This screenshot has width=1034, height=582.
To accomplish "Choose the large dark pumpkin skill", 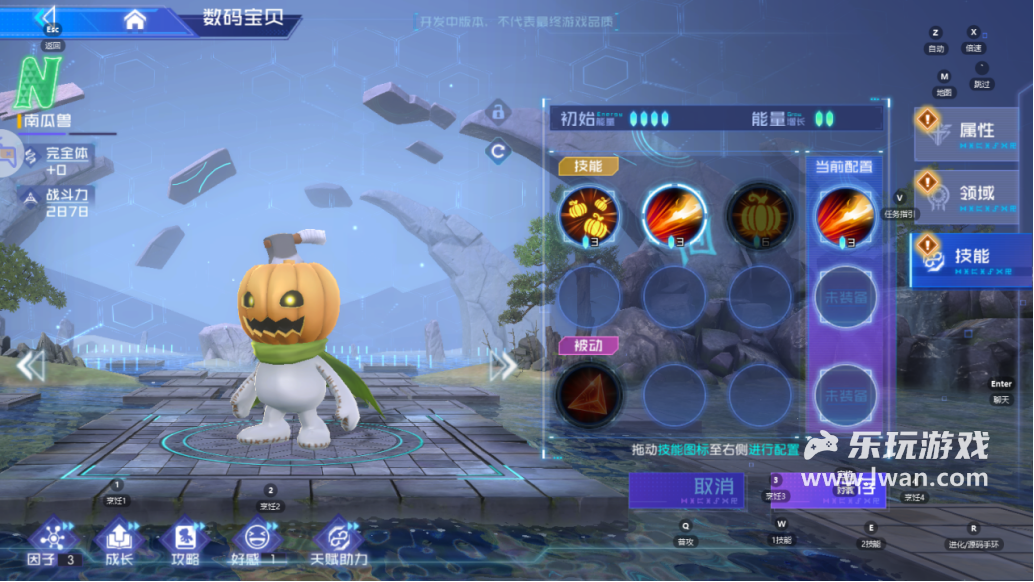I will pos(760,214).
